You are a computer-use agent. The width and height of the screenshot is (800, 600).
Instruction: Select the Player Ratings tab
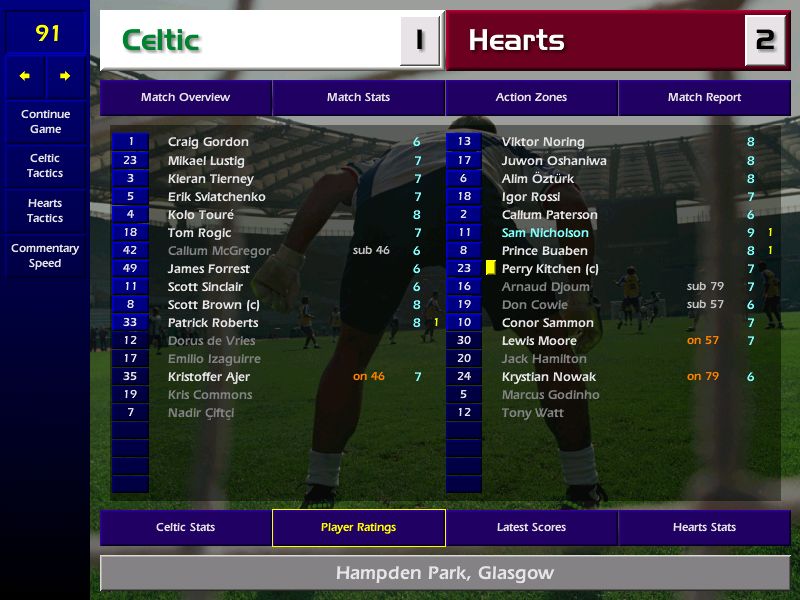[358, 528]
